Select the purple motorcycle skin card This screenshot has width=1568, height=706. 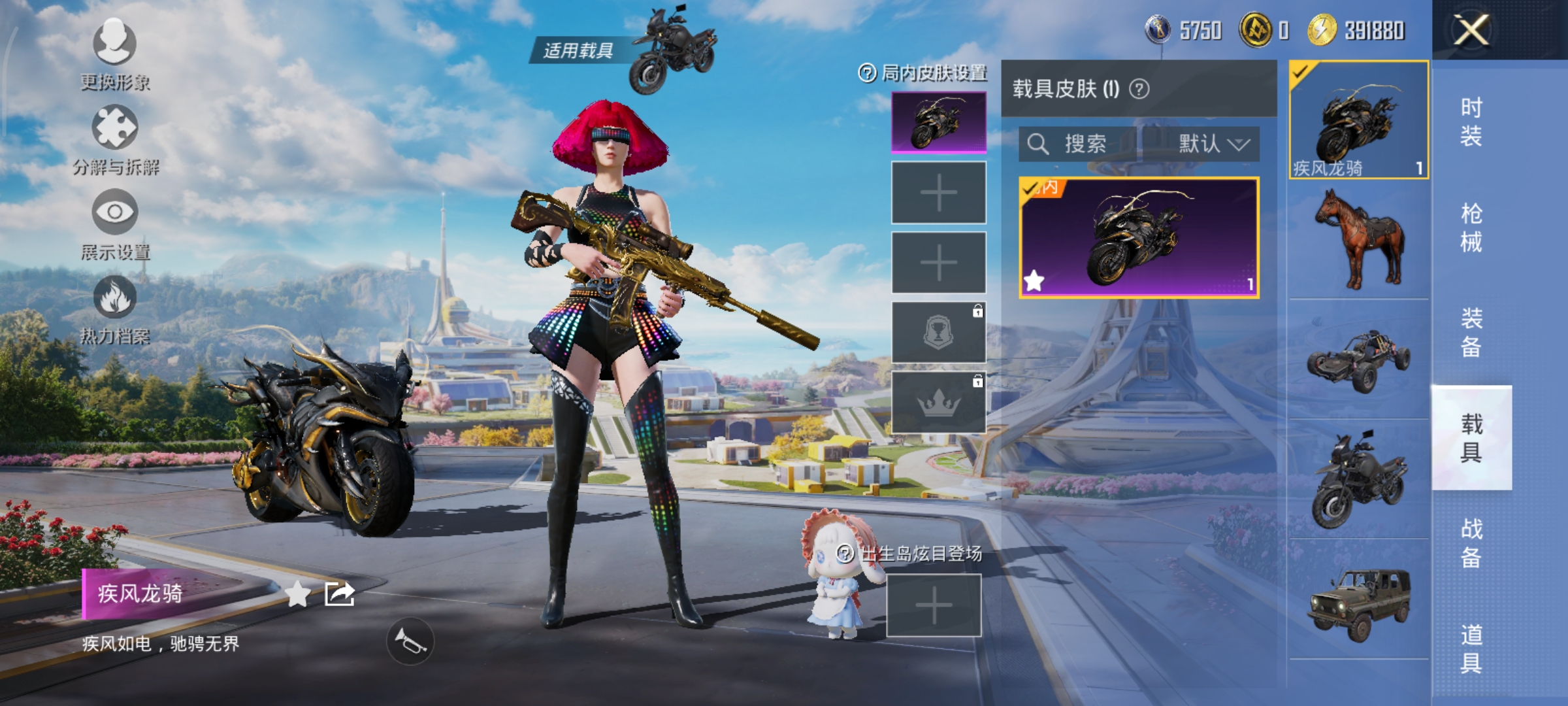[x=1139, y=238]
